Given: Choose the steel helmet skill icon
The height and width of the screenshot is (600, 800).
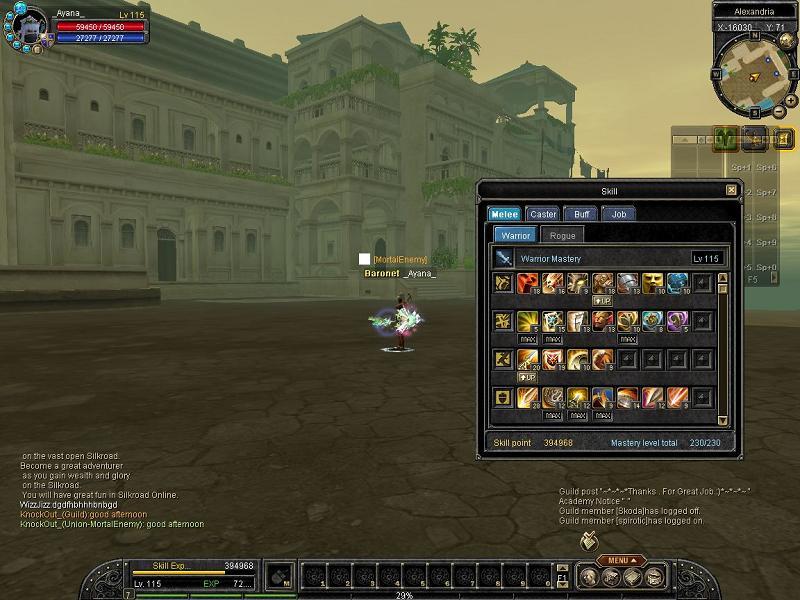Looking at the screenshot, I should (627, 283).
